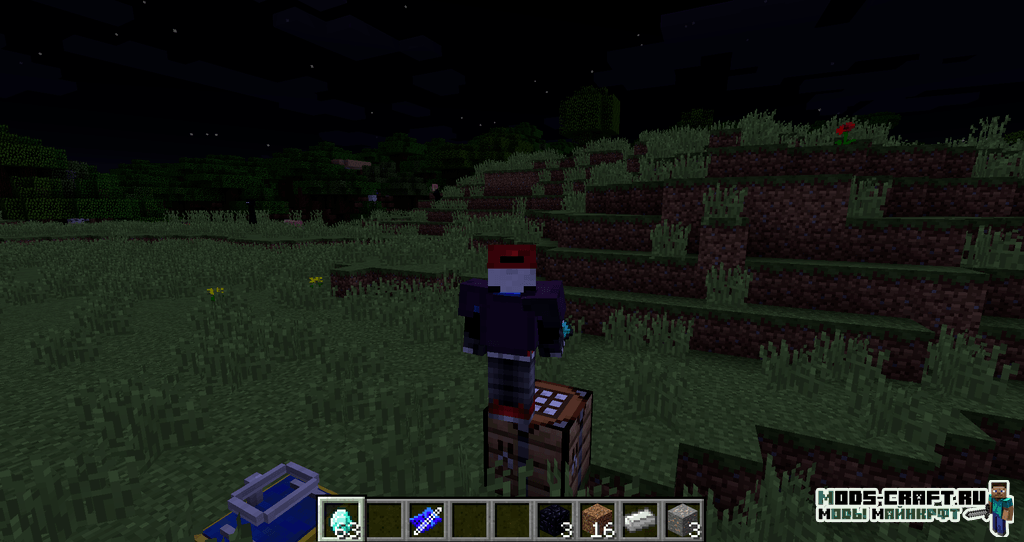
Task: Select the dirt blocks stack of 16
Action: coord(598,519)
